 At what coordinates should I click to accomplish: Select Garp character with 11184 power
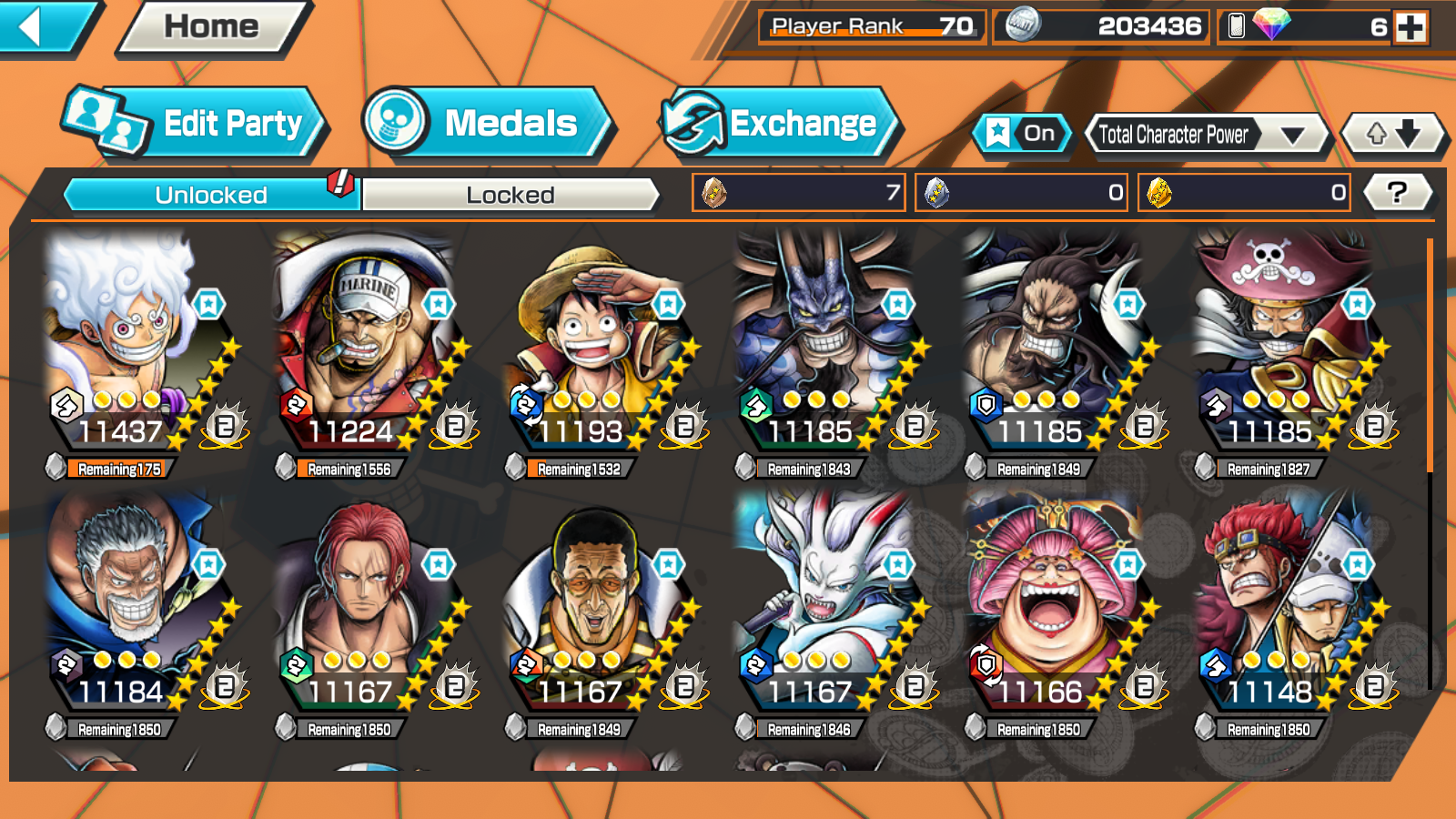pos(136,605)
